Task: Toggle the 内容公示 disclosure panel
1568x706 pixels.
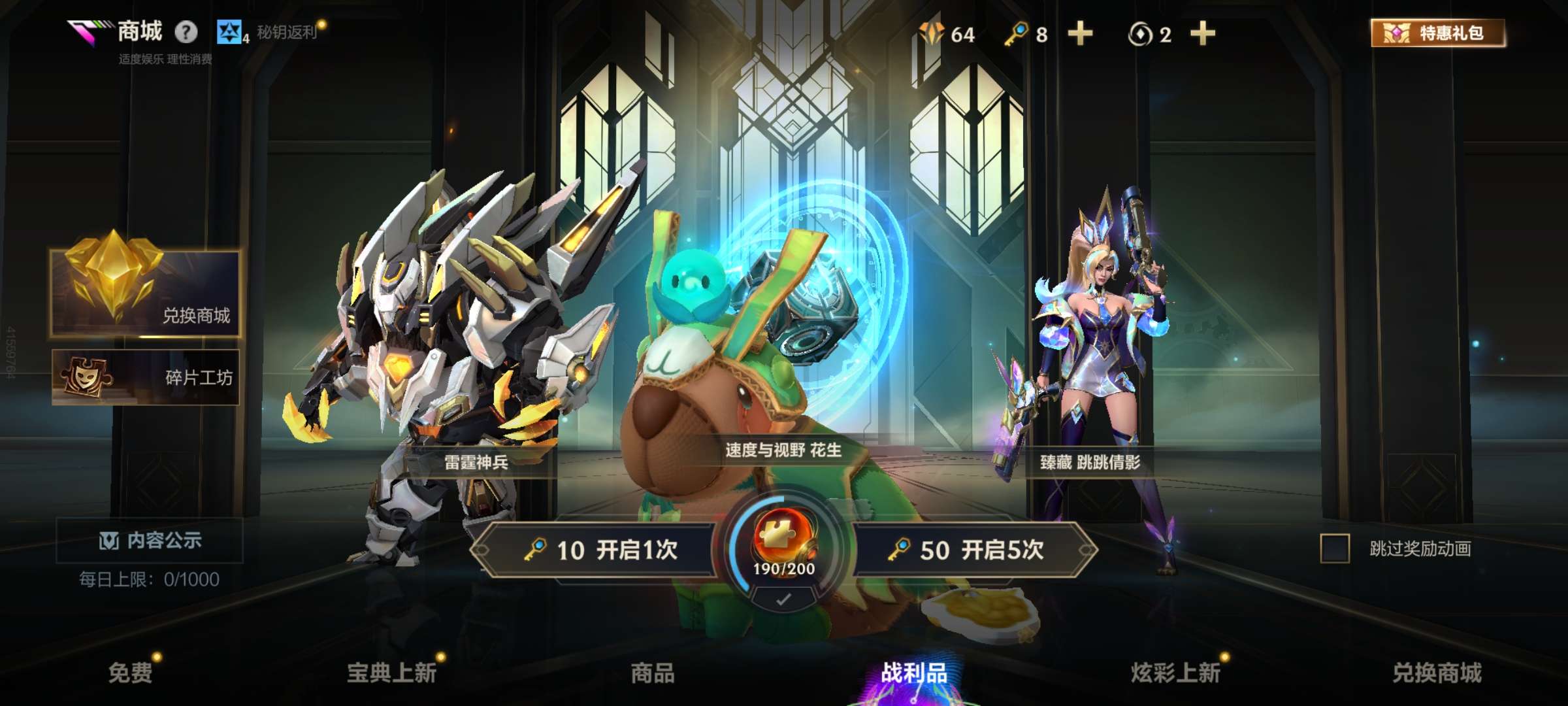Action: pyautogui.click(x=148, y=542)
